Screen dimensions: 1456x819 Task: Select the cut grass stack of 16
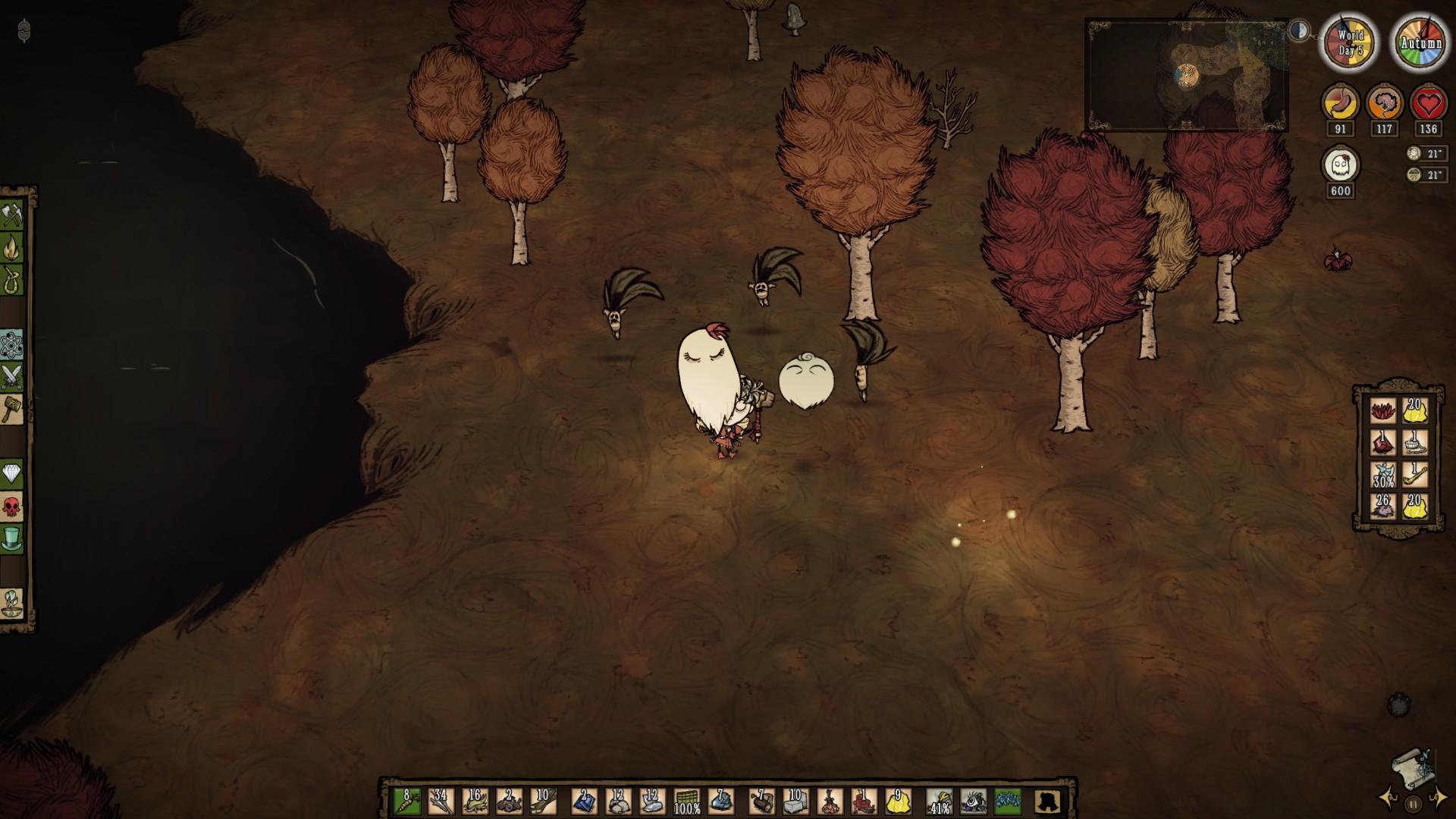(x=475, y=800)
